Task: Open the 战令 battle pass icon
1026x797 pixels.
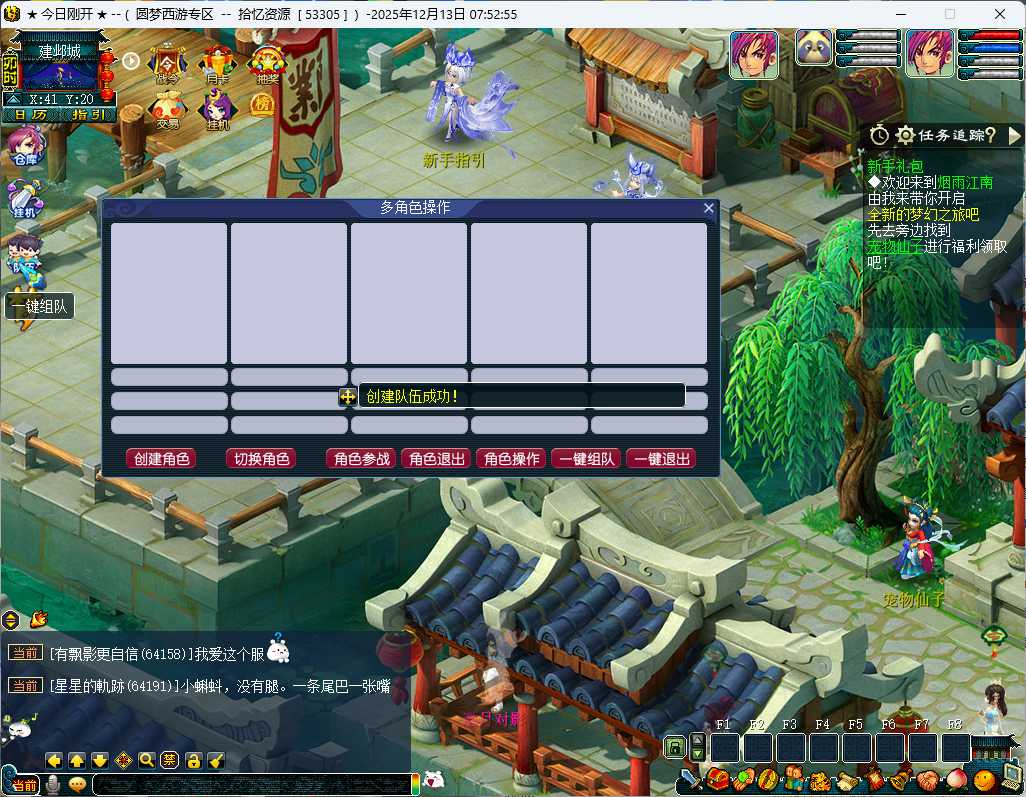Action: (167, 65)
